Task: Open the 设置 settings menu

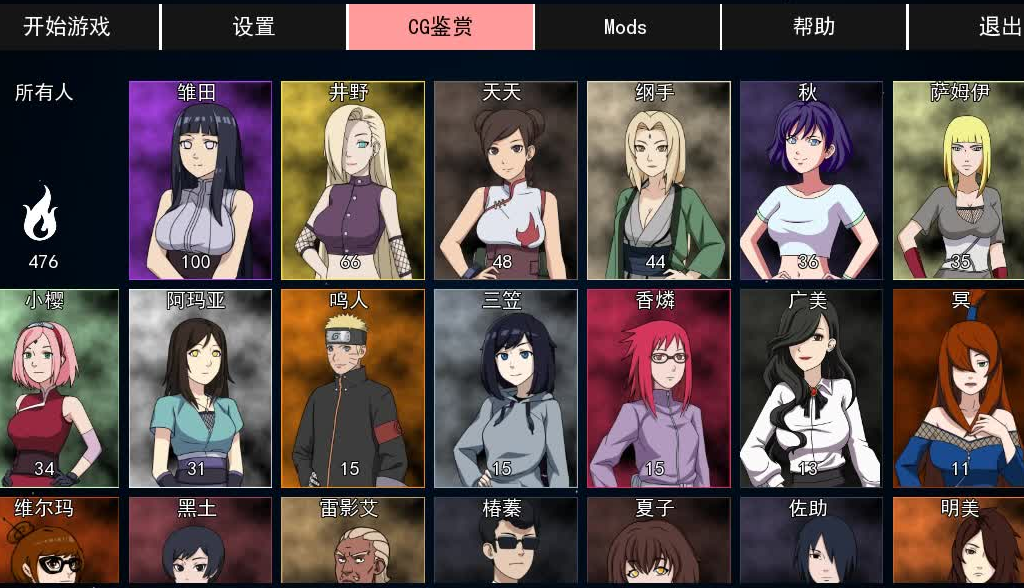Action: point(253,27)
